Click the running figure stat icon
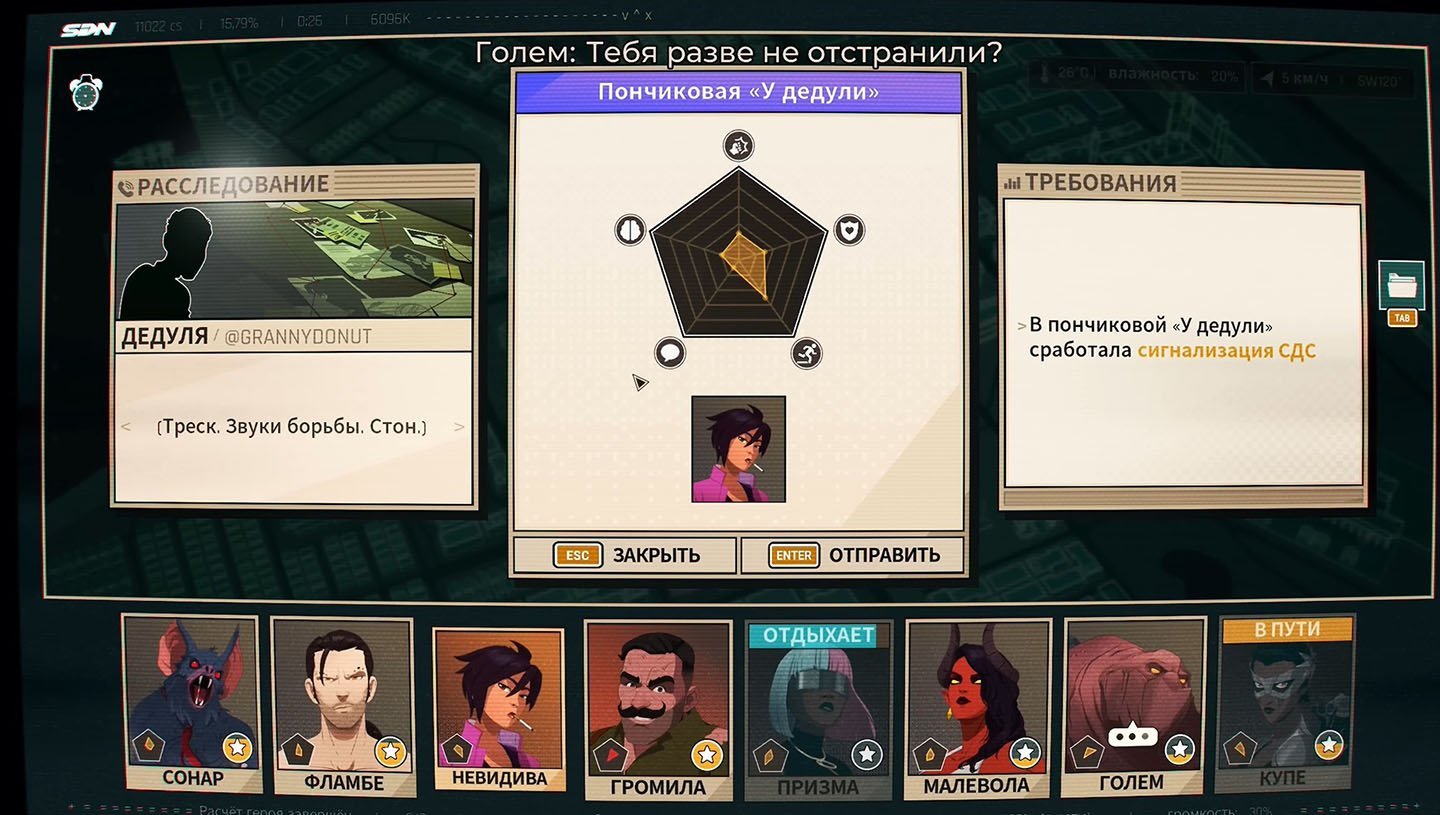Viewport: 1440px width, 815px height. 806,352
